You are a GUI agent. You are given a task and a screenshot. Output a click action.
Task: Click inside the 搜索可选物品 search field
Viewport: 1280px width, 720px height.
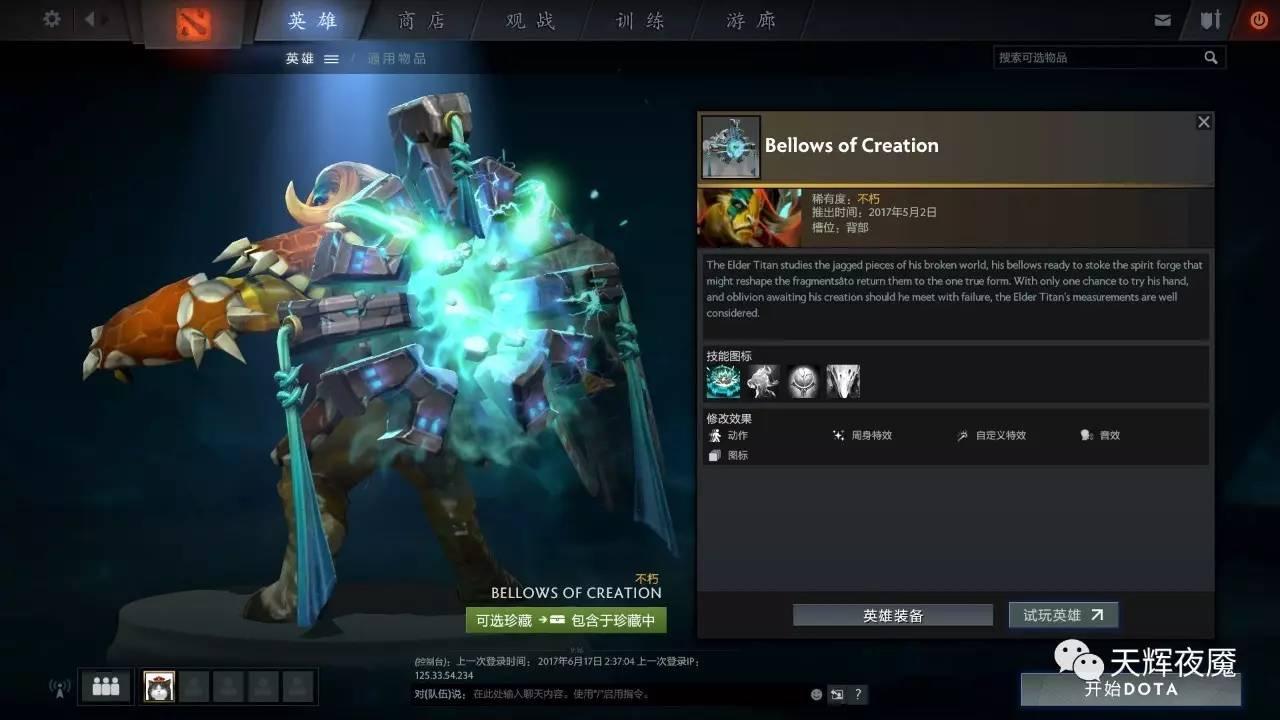(x=1100, y=57)
